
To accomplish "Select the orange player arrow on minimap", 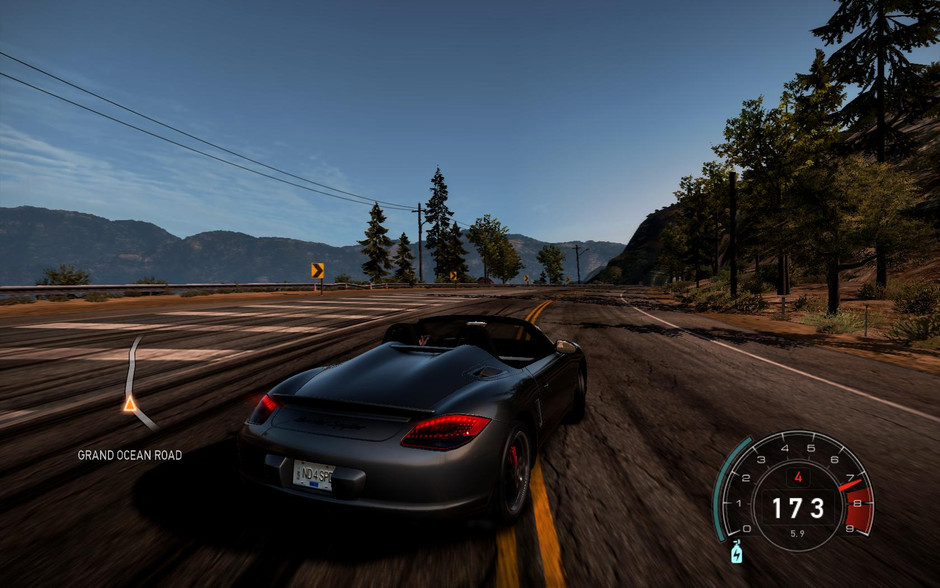I will click(129, 404).
